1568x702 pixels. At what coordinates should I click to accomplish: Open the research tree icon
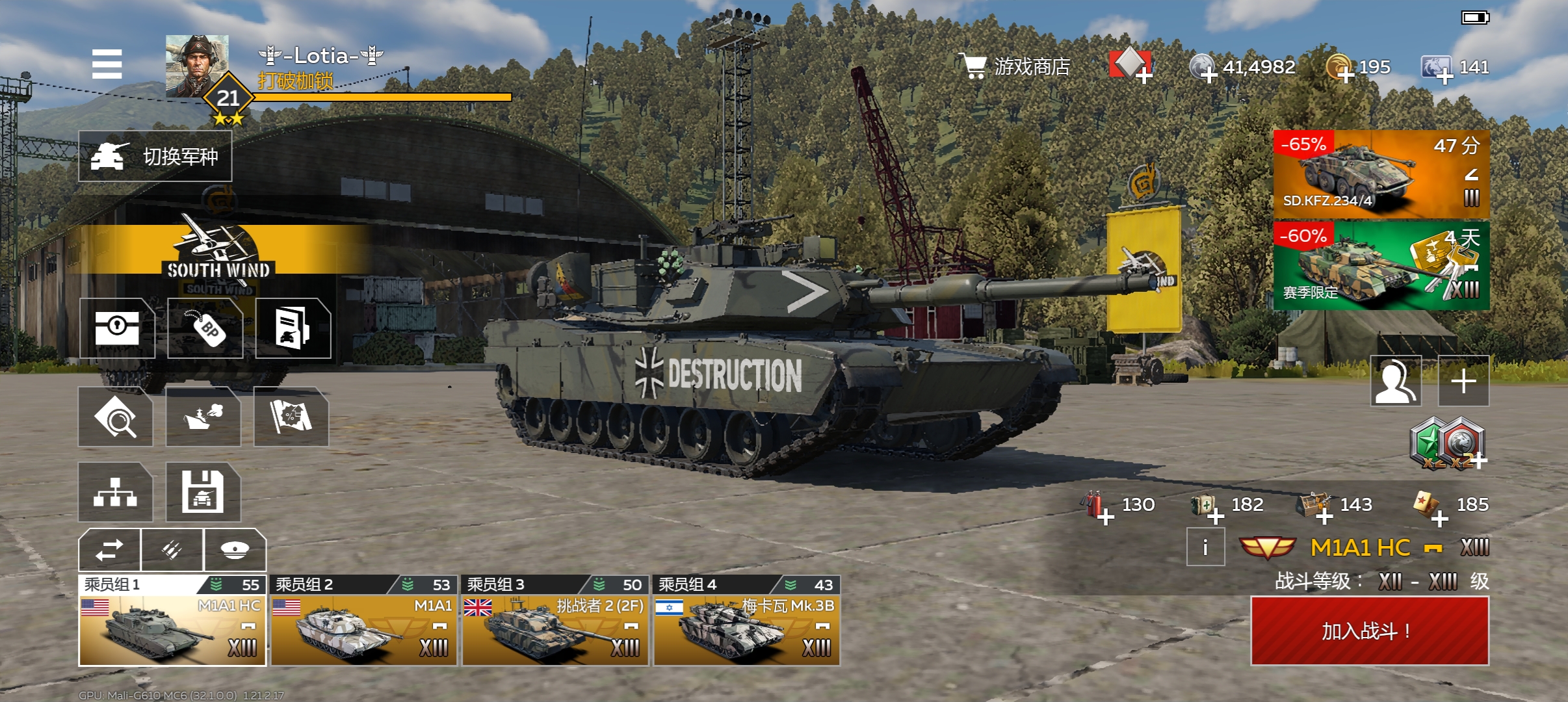pos(116,492)
